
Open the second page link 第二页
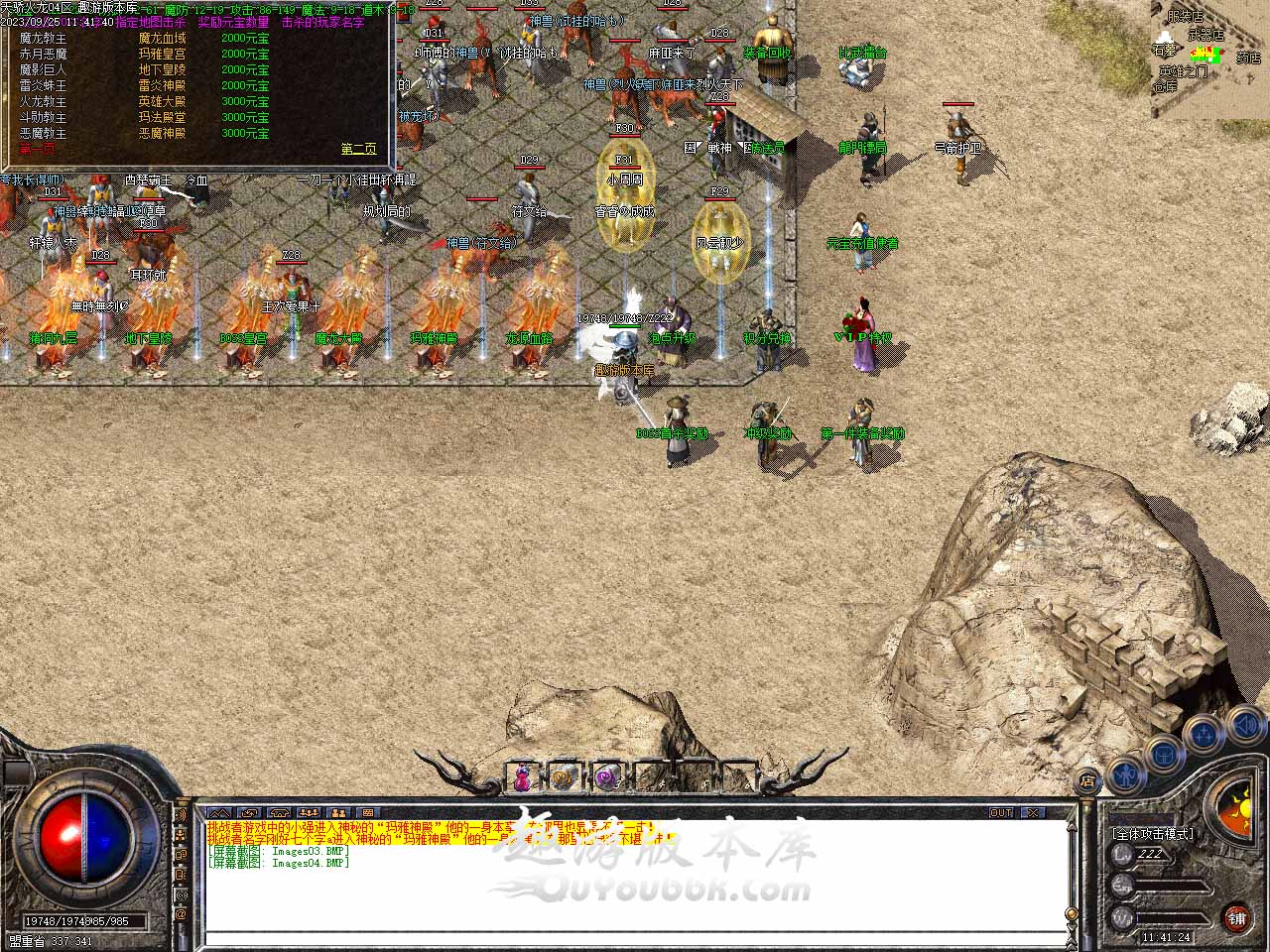coord(358,149)
